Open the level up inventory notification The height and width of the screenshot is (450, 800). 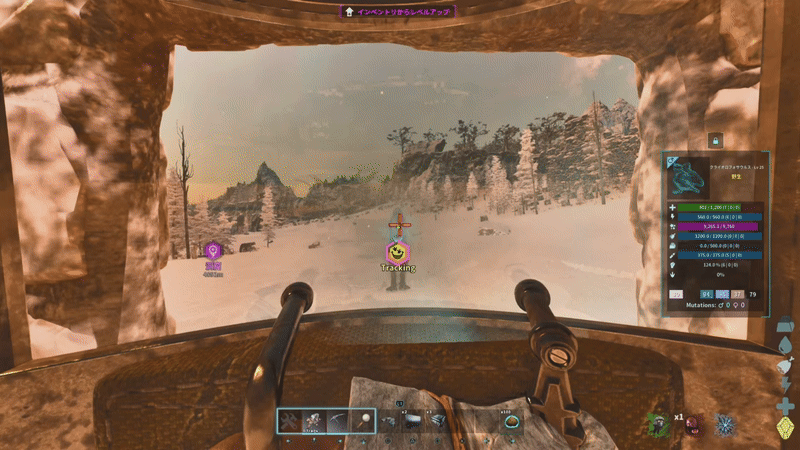click(400, 12)
